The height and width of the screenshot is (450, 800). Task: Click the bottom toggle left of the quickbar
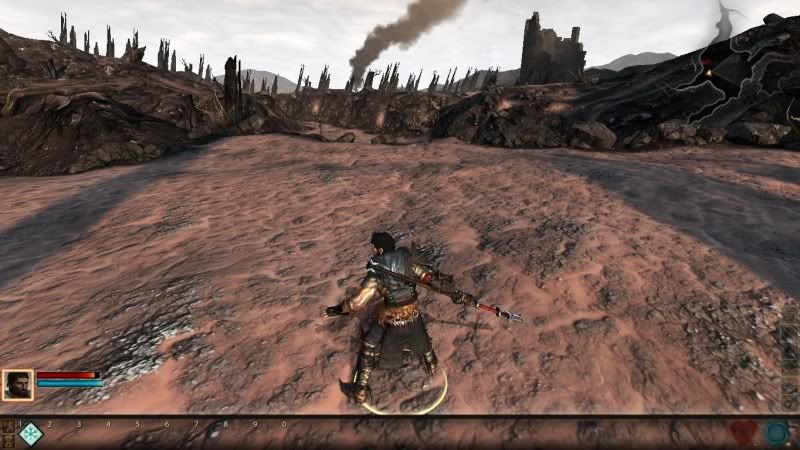coord(7,441)
